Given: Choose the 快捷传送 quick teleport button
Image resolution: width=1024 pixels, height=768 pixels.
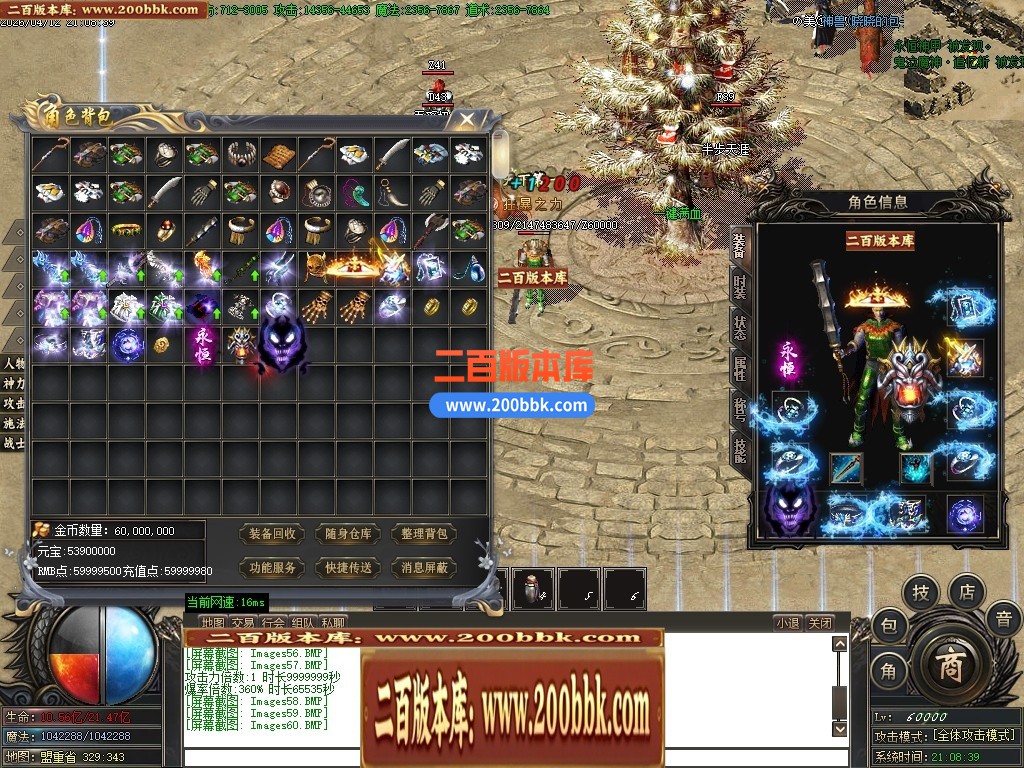Looking at the screenshot, I should coord(349,567).
